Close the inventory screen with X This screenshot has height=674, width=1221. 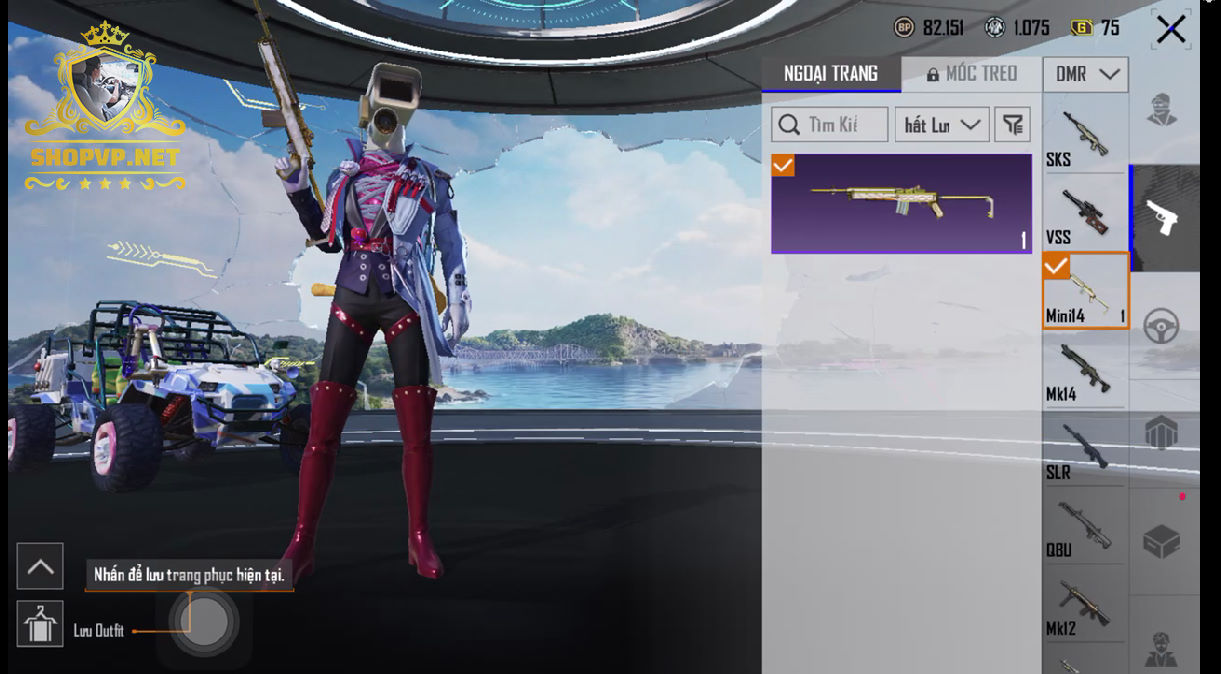coord(1170,30)
